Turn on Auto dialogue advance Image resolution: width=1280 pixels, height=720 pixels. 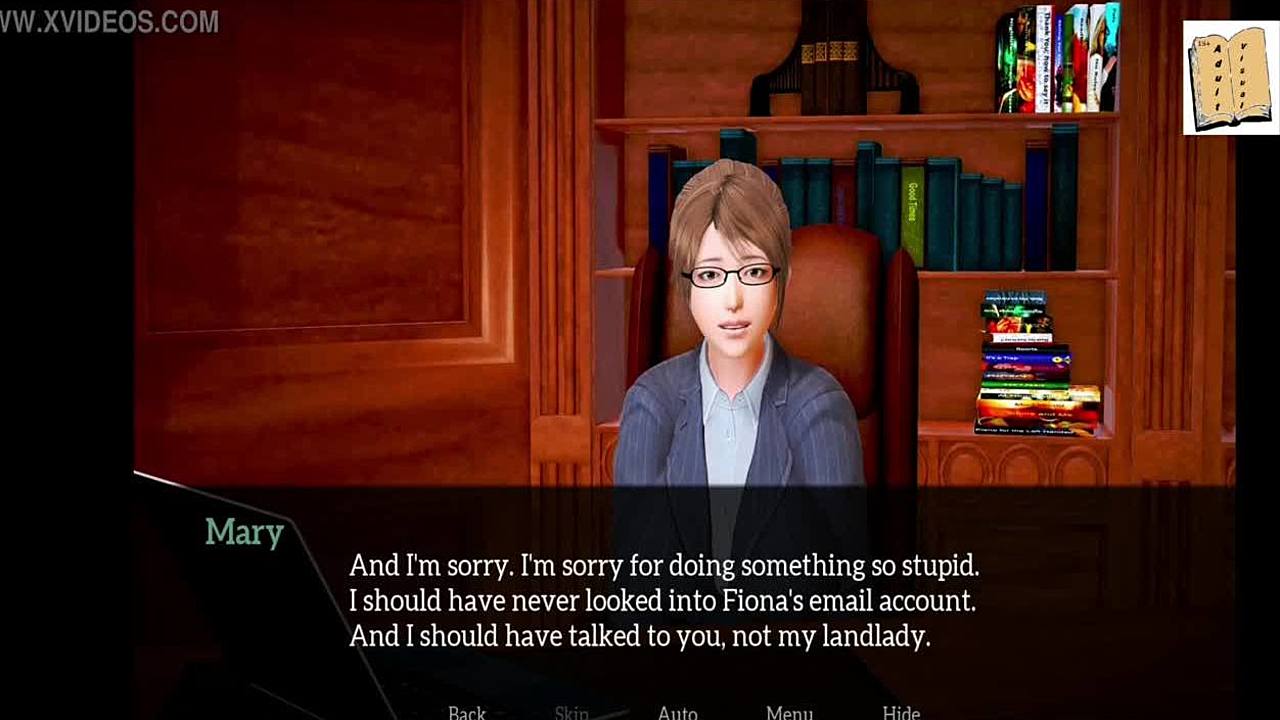tap(678, 712)
